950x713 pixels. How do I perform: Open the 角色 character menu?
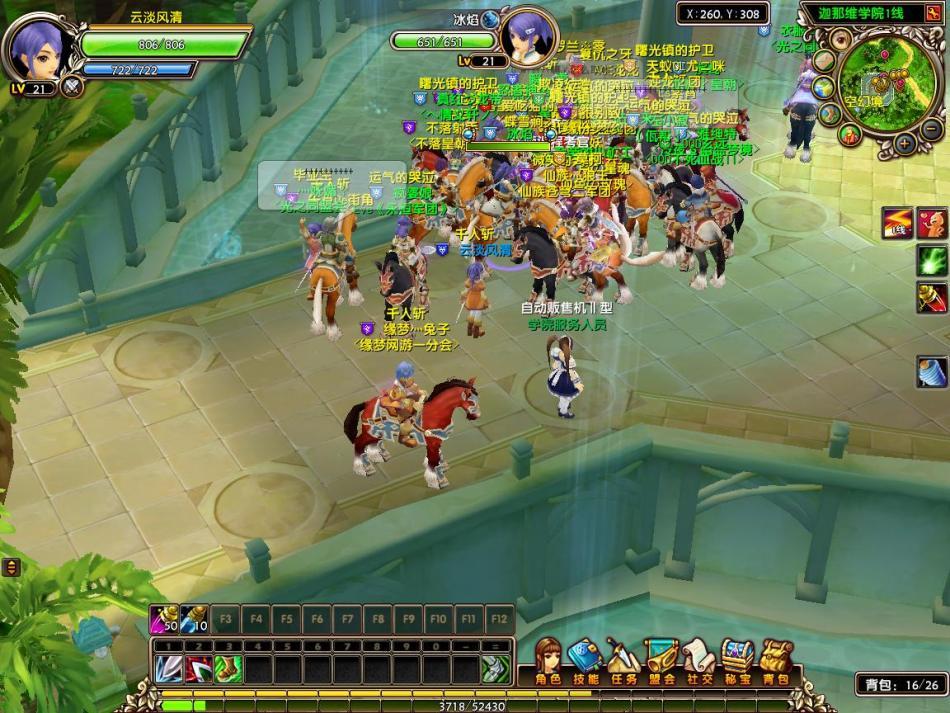549,661
